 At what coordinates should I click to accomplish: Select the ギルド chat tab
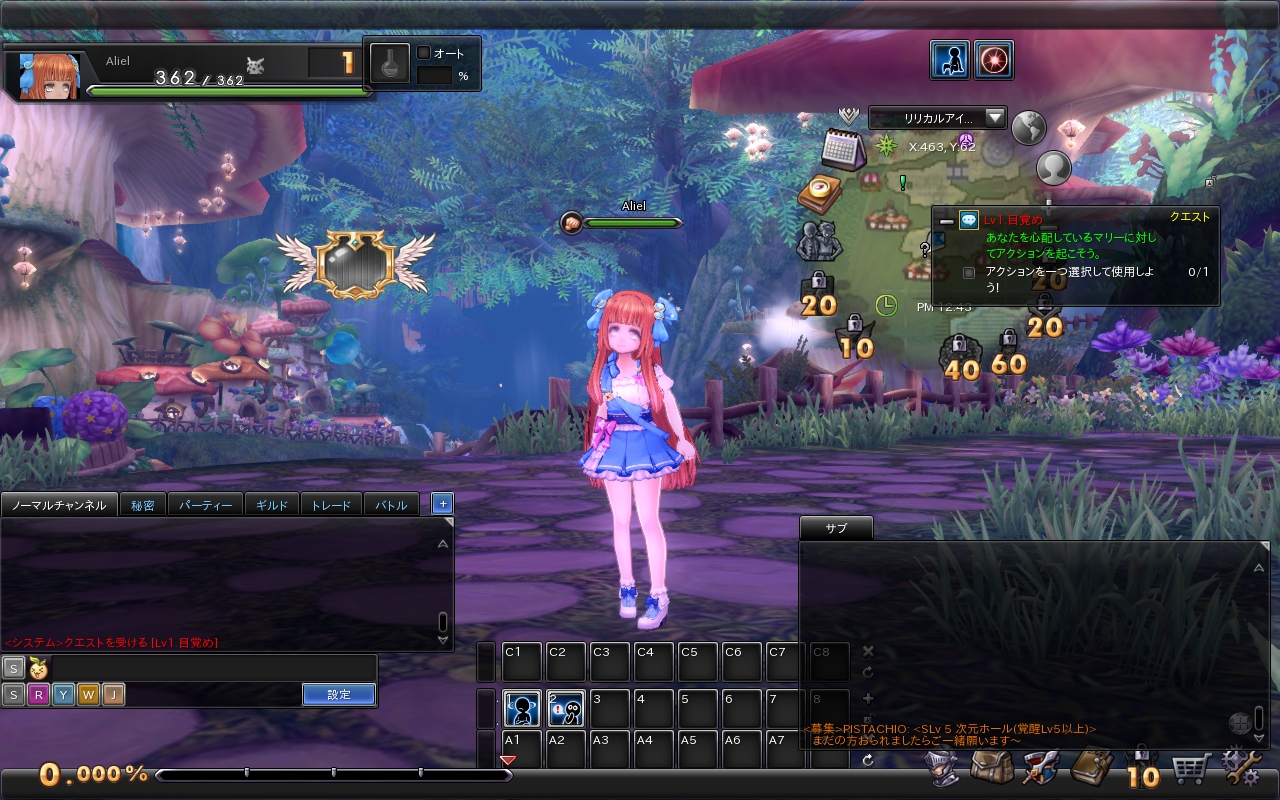[x=272, y=505]
